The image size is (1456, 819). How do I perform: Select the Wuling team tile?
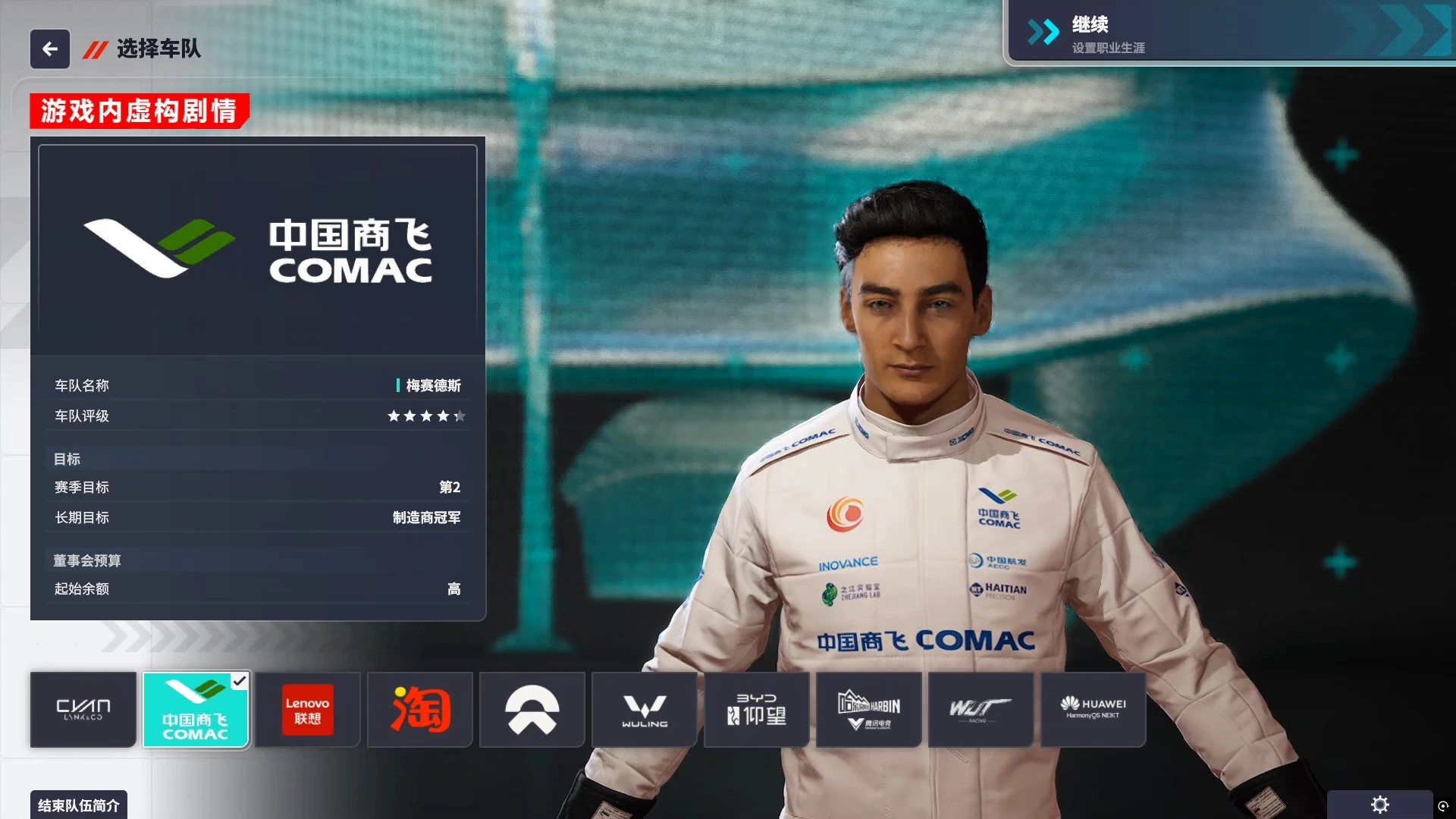tap(645, 710)
